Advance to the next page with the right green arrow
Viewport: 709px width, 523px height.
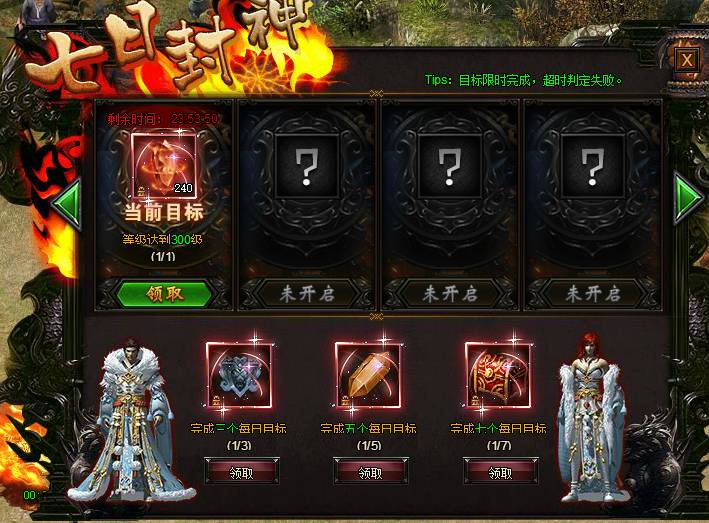pyautogui.click(x=689, y=198)
